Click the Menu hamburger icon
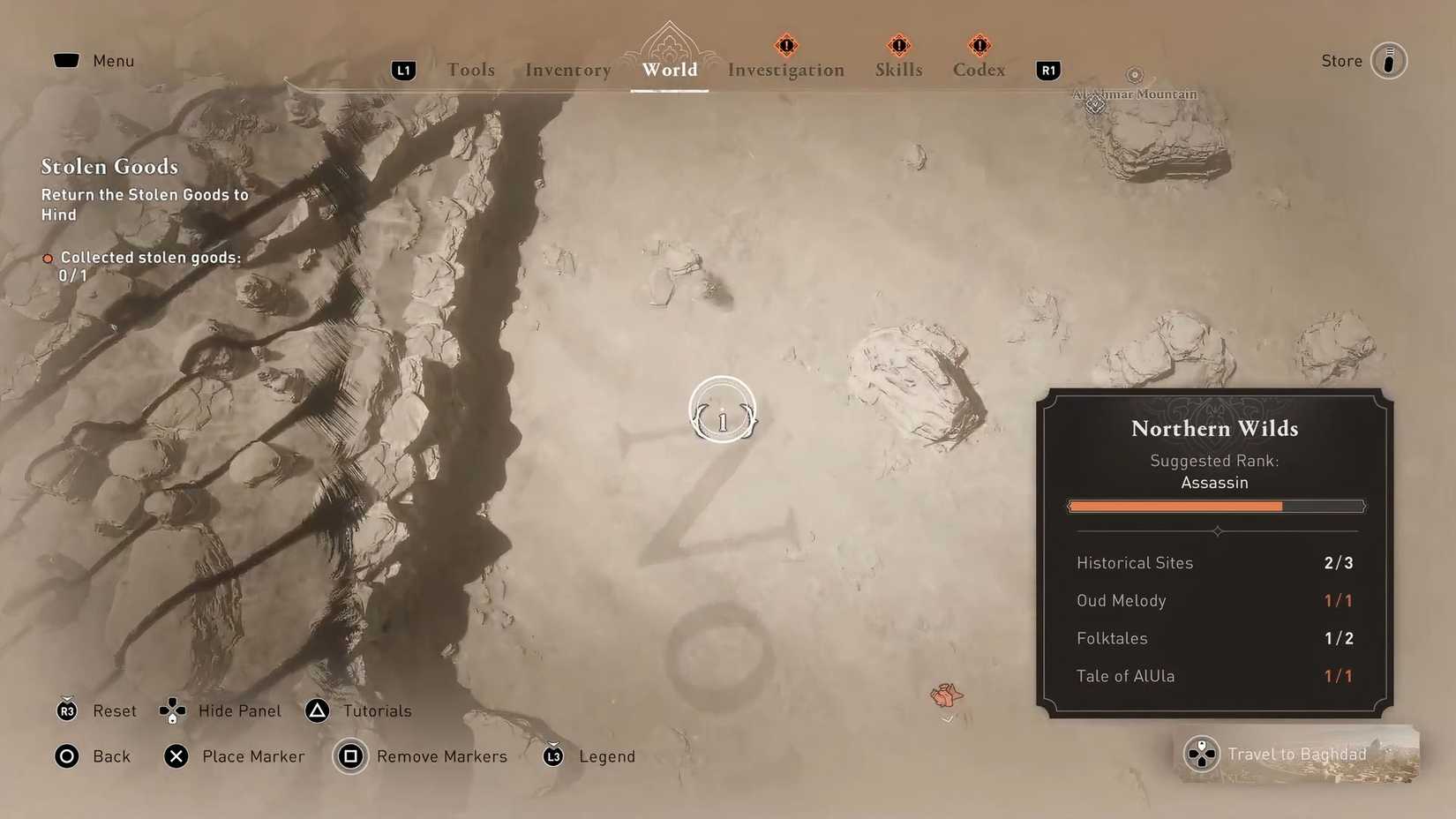This screenshot has height=819, width=1456. [68, 60]
